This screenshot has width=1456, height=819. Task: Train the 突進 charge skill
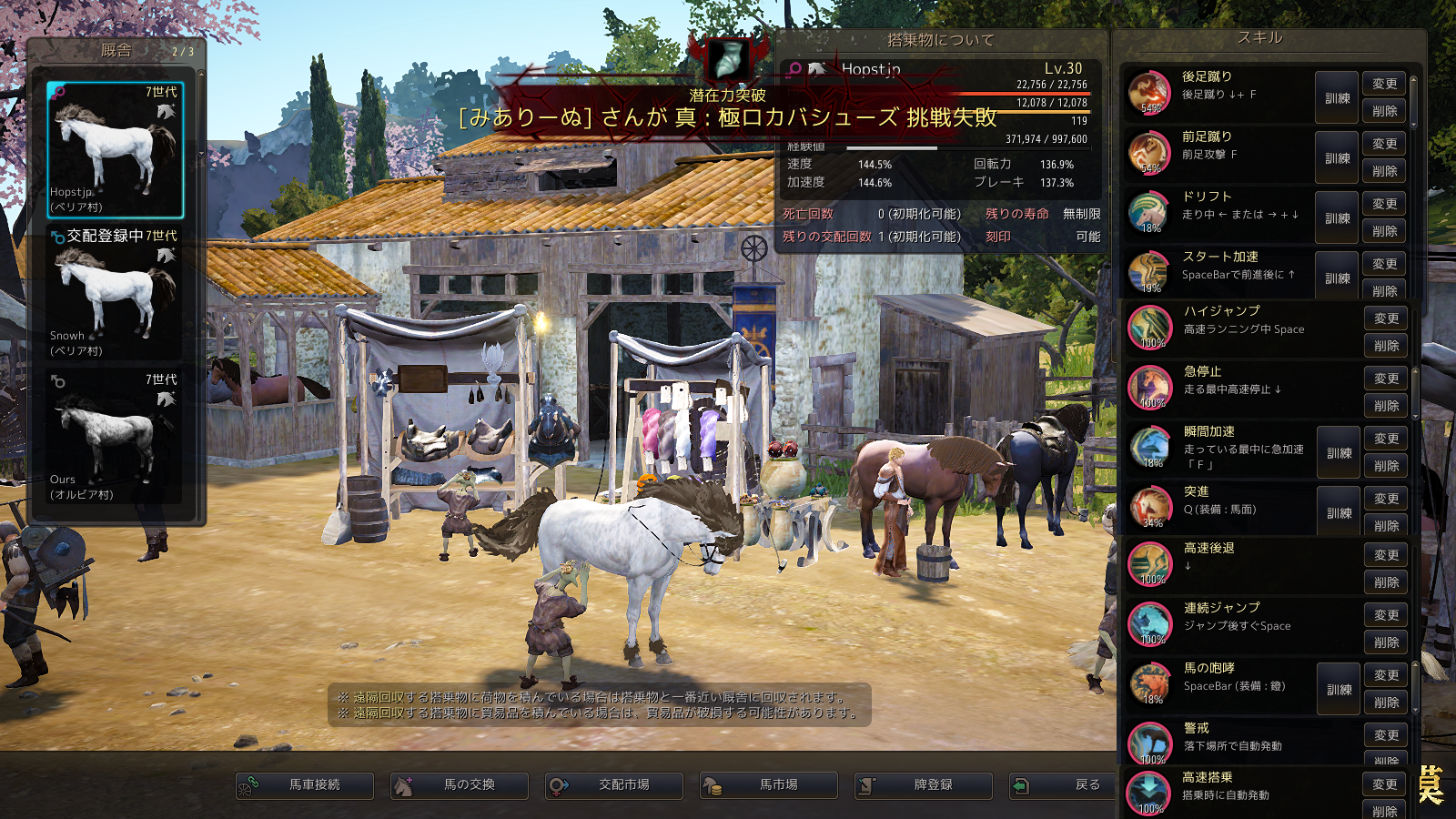click(1339, 512)
